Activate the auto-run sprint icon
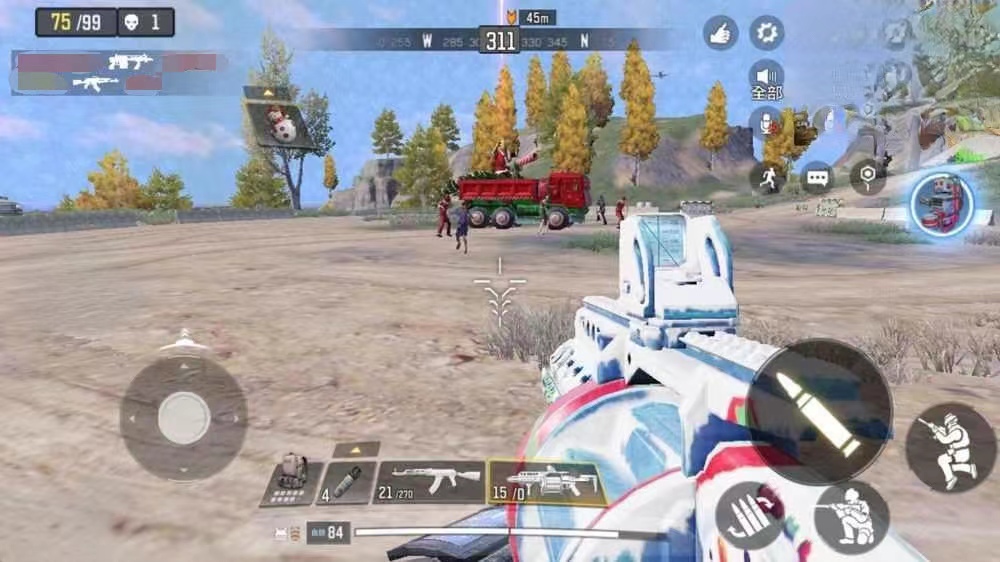 click(x=767, y=178)
